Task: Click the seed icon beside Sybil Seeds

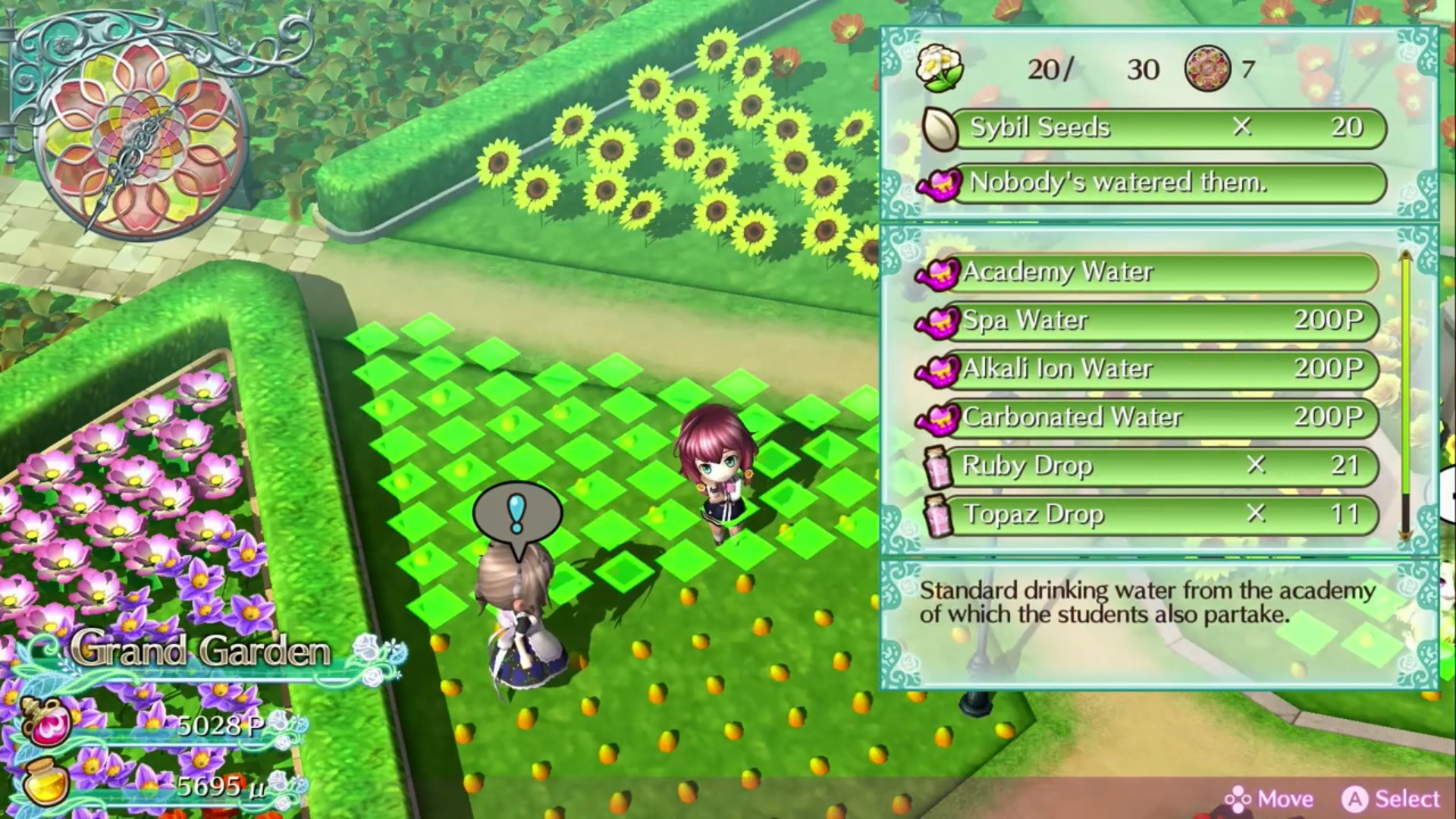Action: click(938, 127)
